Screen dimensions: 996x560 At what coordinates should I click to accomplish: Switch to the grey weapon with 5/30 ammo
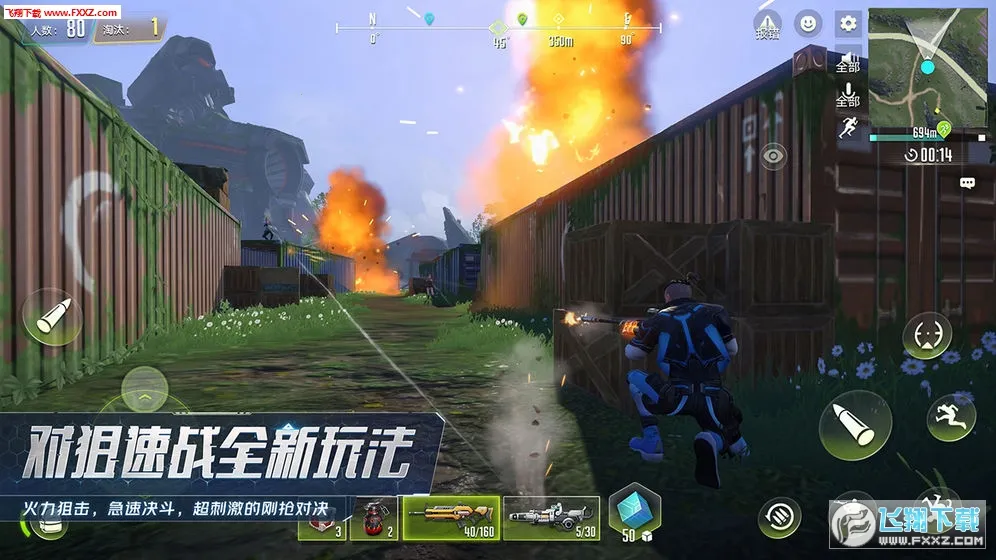click(x=551, y=517)
